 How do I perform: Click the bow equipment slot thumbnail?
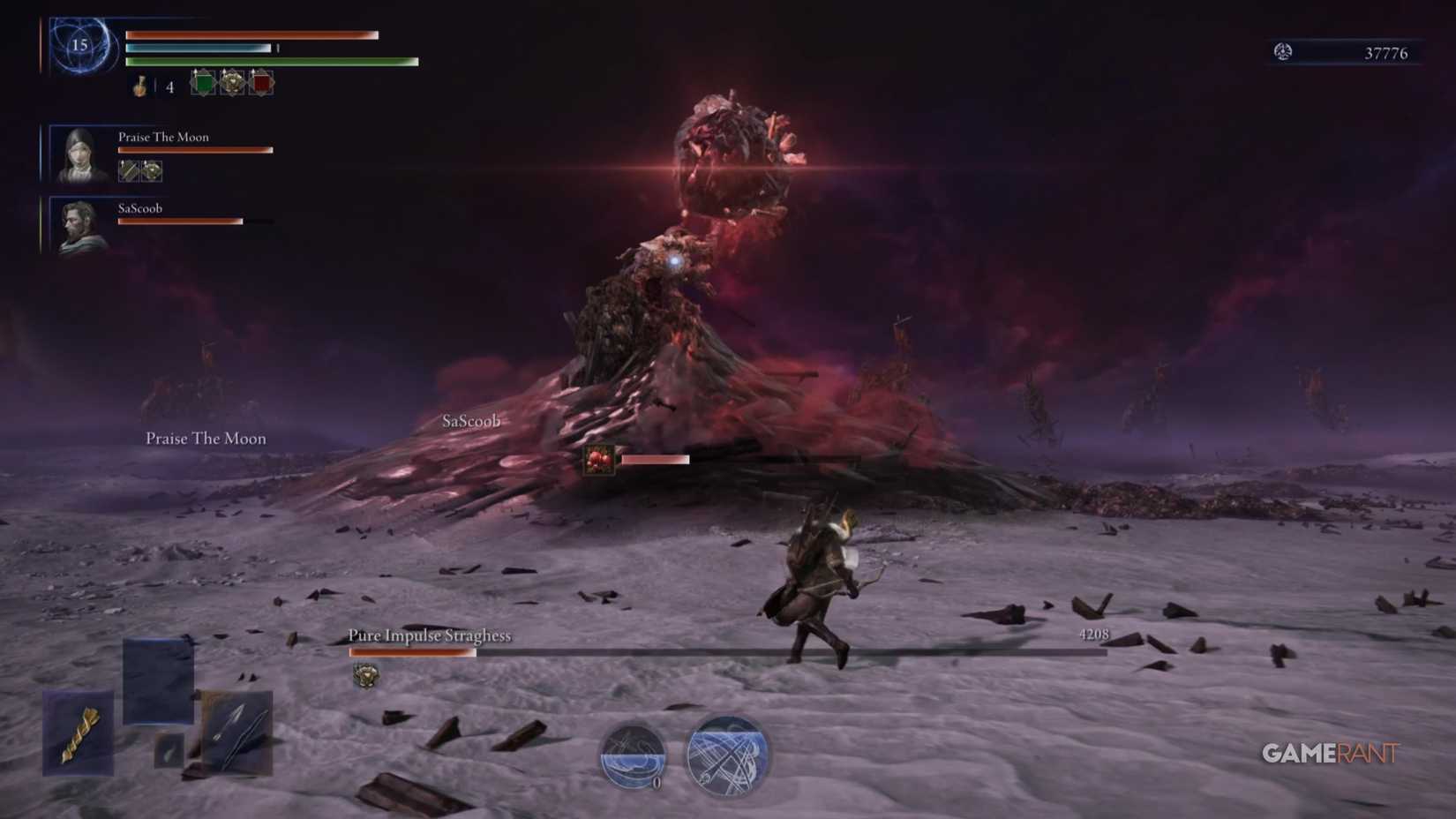pos(157,678)
